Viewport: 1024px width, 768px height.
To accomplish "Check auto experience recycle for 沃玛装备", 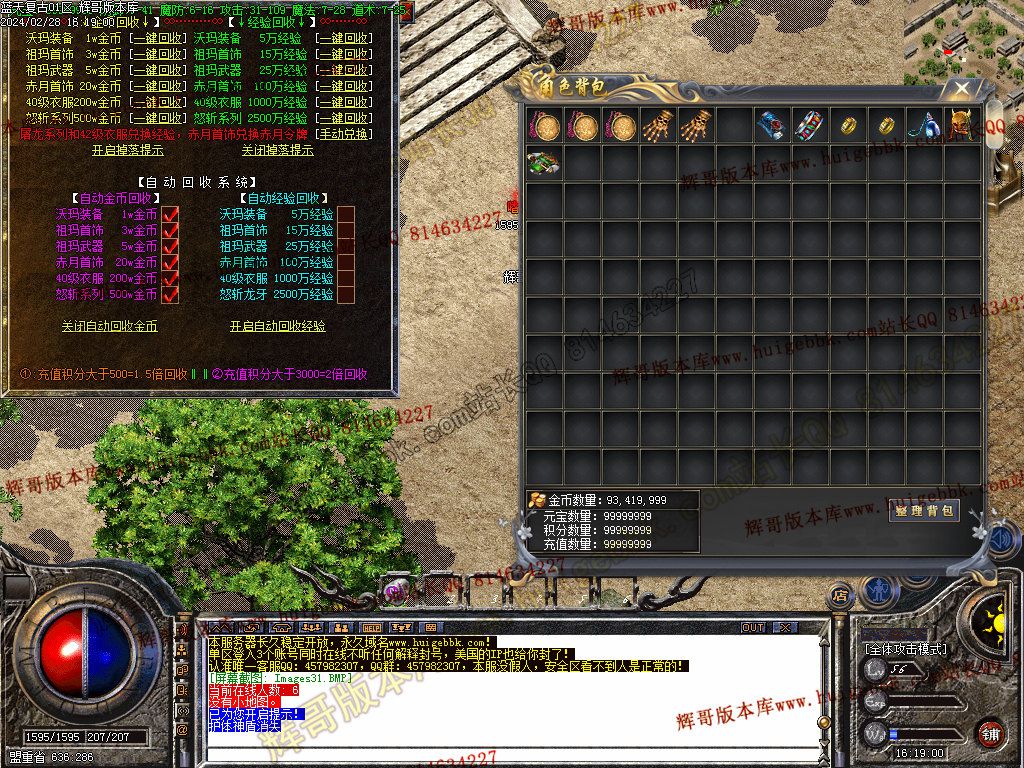I will point(346,214).
